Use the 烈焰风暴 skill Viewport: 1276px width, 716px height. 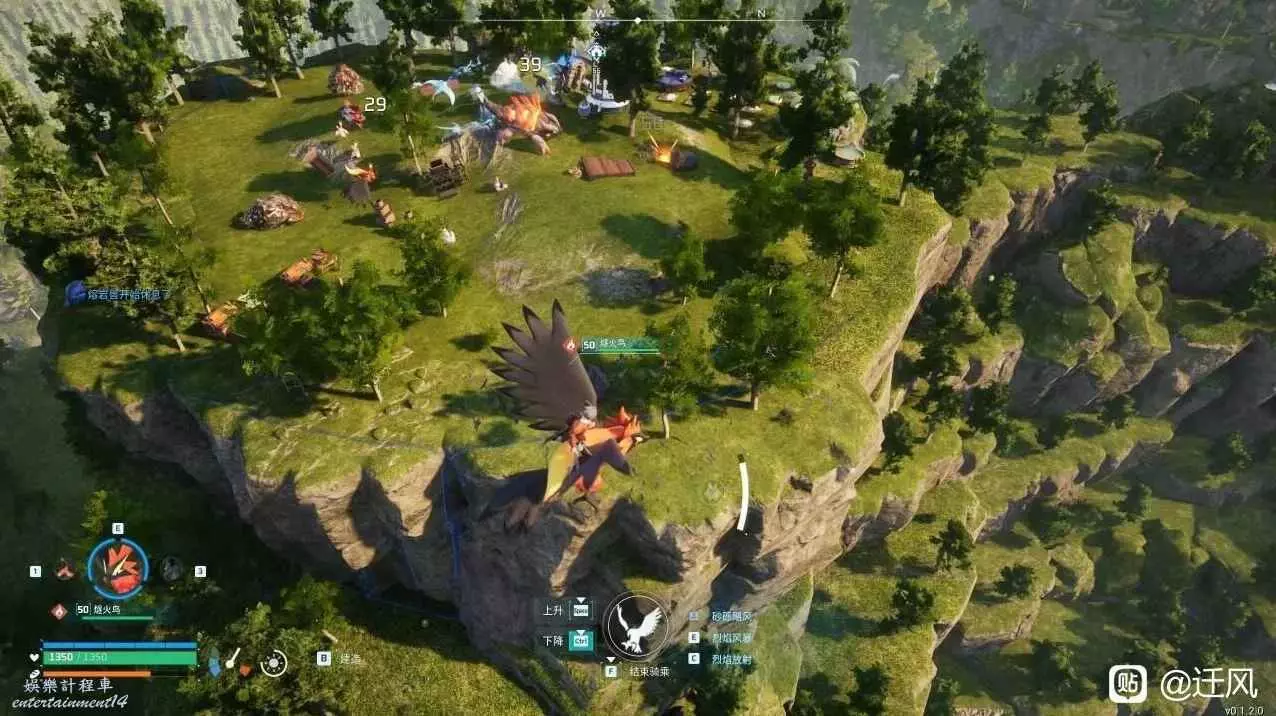coord(733,637)
